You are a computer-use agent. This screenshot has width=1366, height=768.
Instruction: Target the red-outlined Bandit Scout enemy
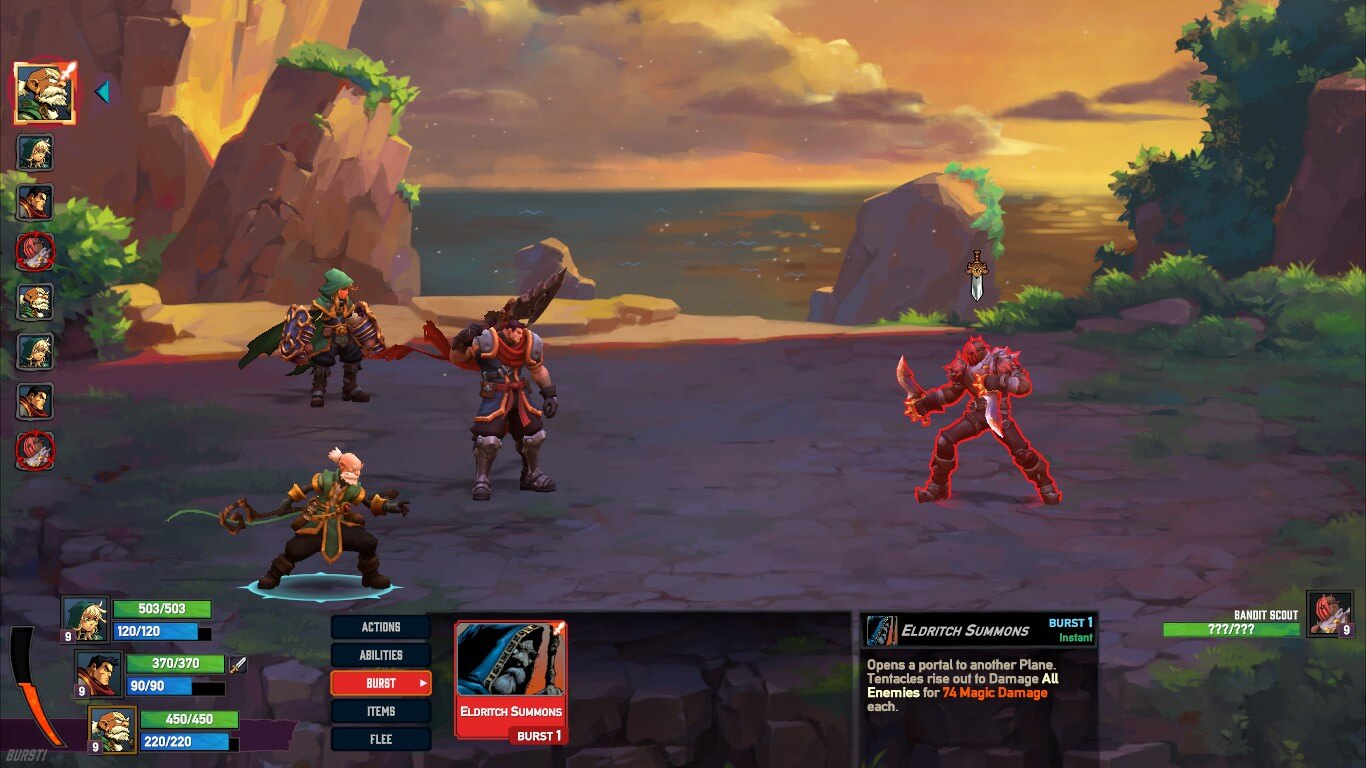point(980,420)
